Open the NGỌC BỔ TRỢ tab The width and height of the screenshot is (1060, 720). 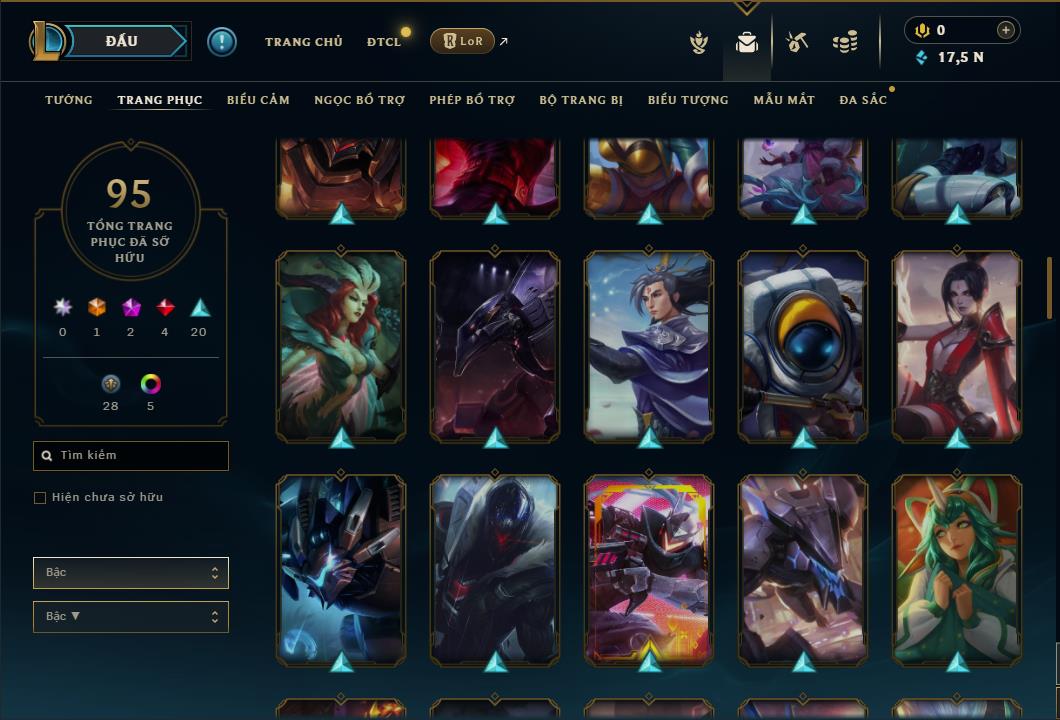pyautogui.click(x=359, y=100)
